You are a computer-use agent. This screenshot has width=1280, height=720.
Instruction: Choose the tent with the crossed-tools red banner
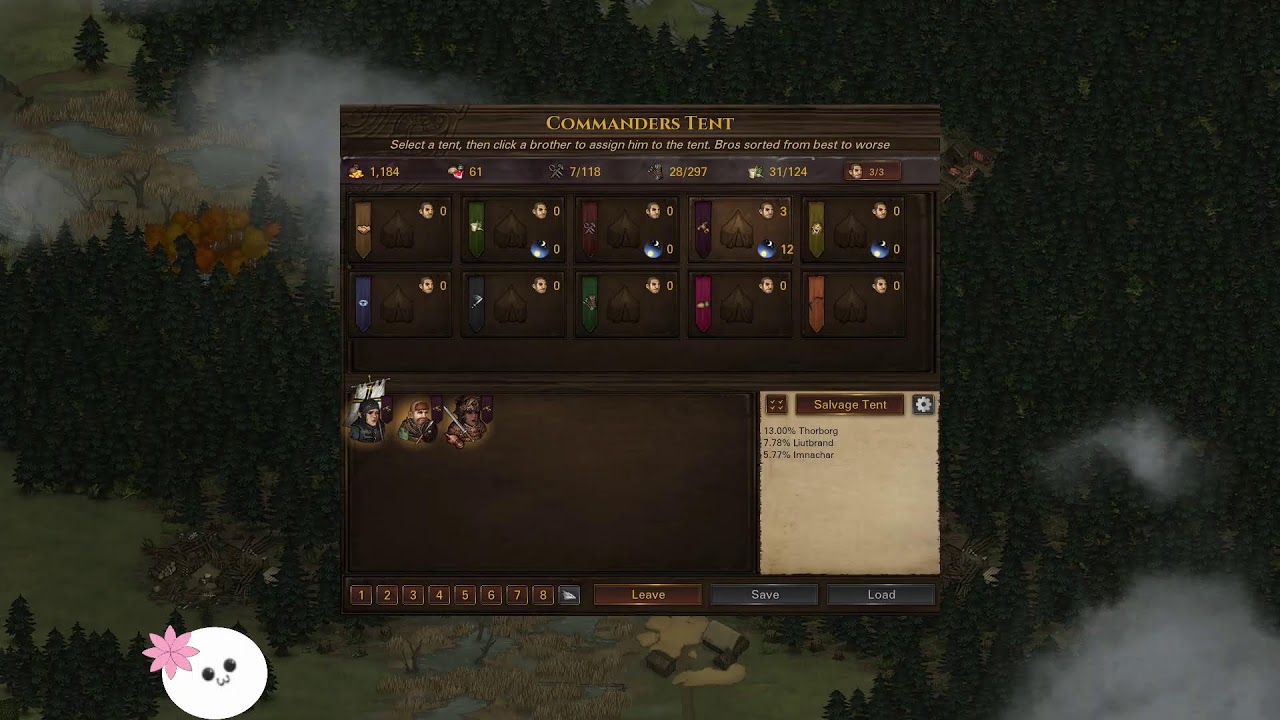(625, 230)
